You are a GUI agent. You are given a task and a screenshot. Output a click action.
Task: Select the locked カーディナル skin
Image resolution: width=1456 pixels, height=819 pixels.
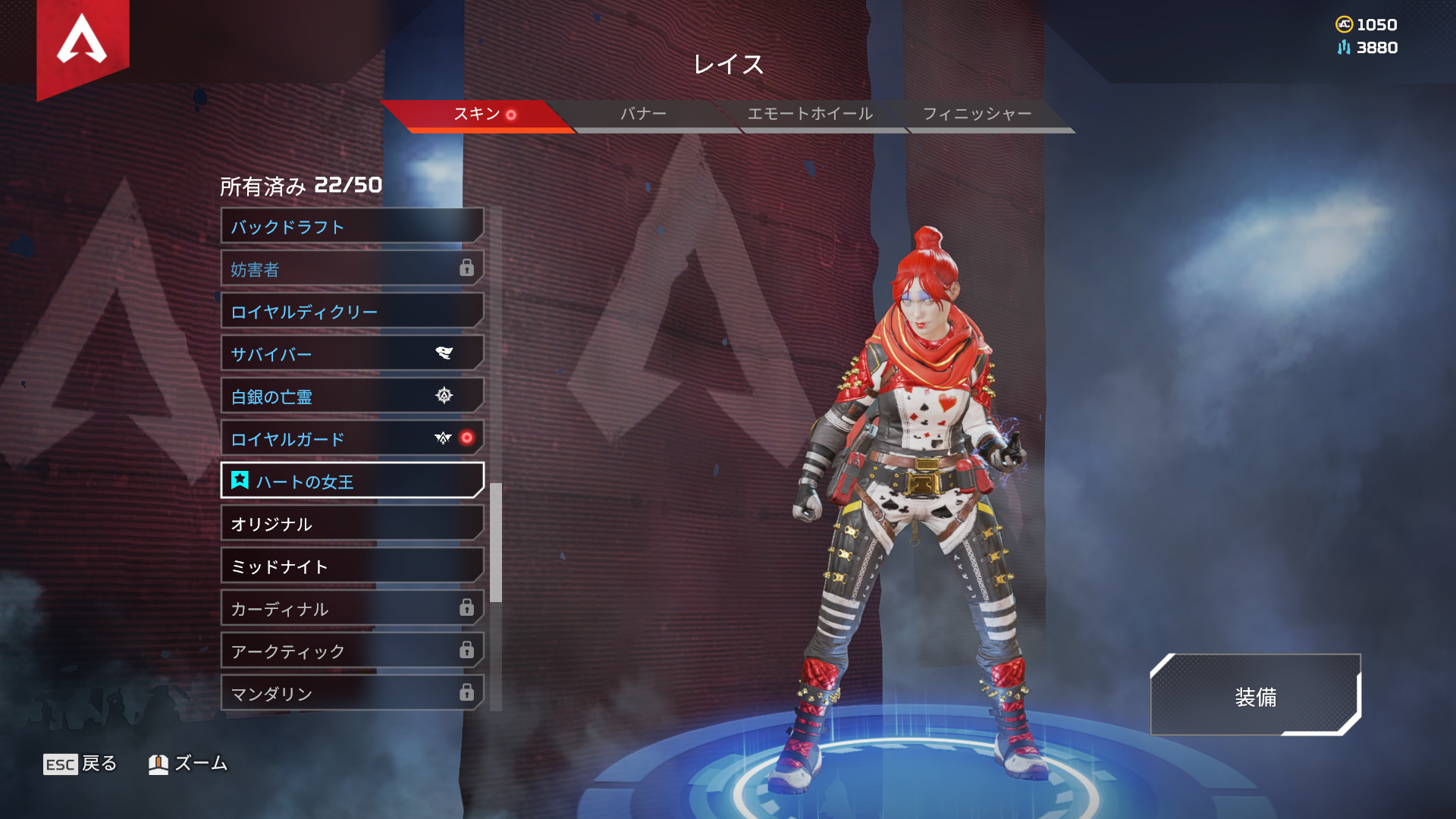(x=352, y=609)
